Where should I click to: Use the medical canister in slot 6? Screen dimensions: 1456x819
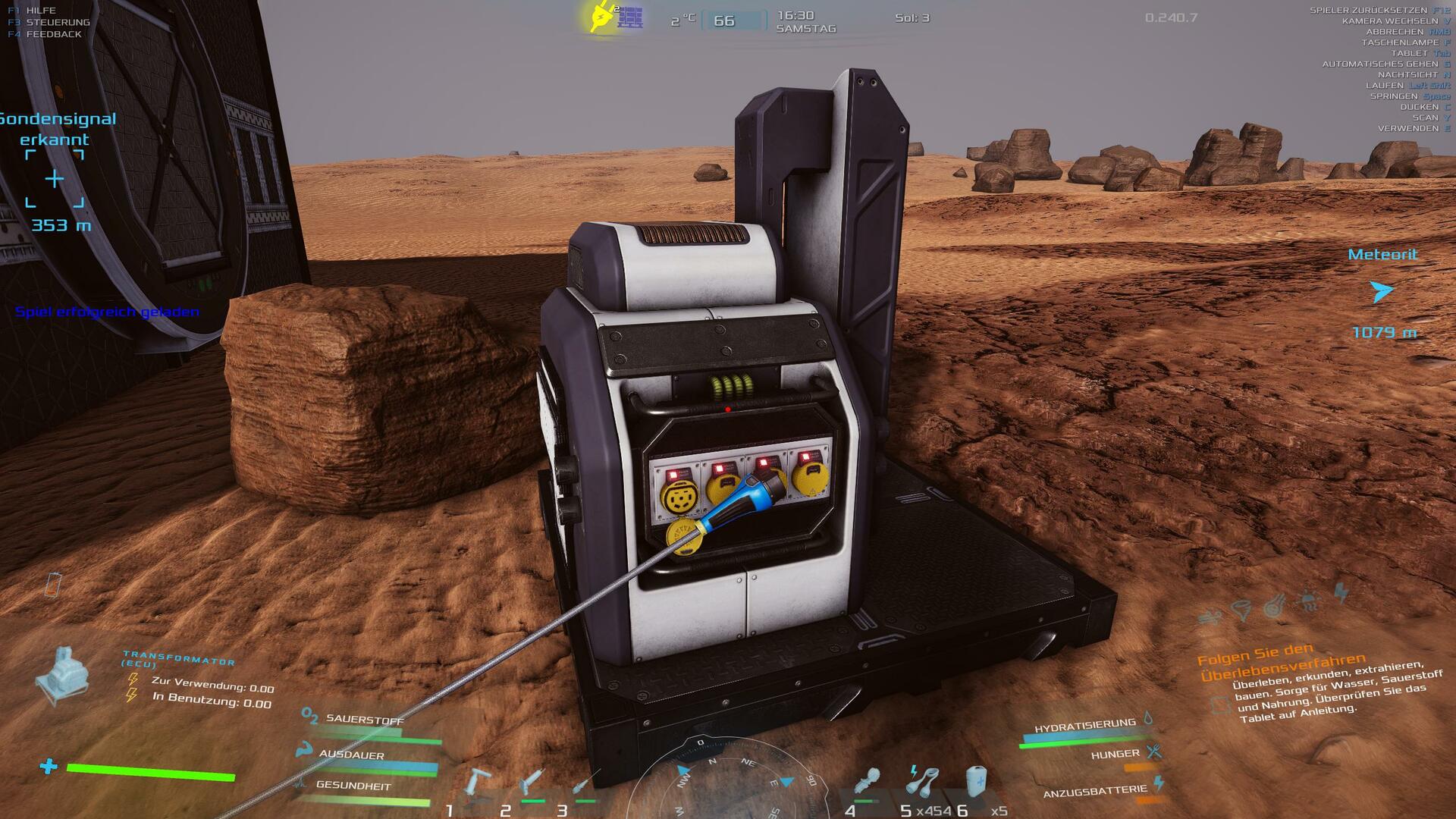coord(977,781)
